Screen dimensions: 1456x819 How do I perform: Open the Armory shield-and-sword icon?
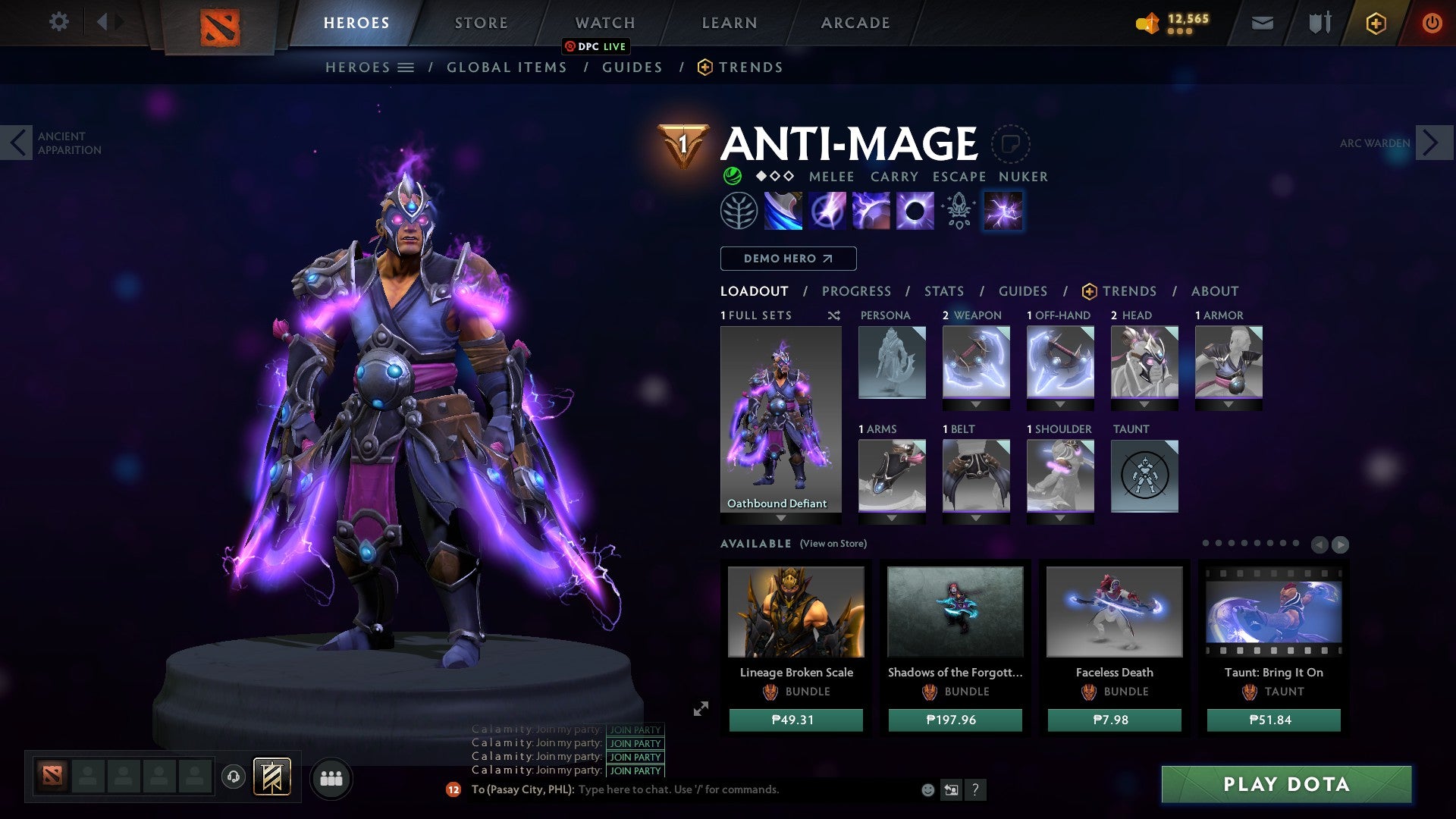pyautogui.click(x=1319, y=23)
